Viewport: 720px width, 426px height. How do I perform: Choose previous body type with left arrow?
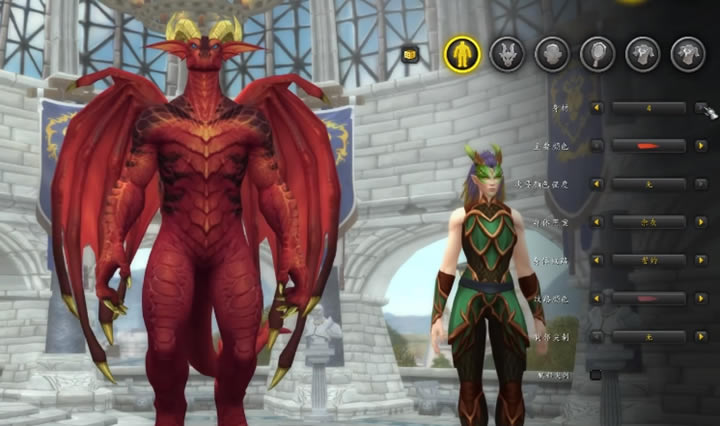click(x=597, y=108)
